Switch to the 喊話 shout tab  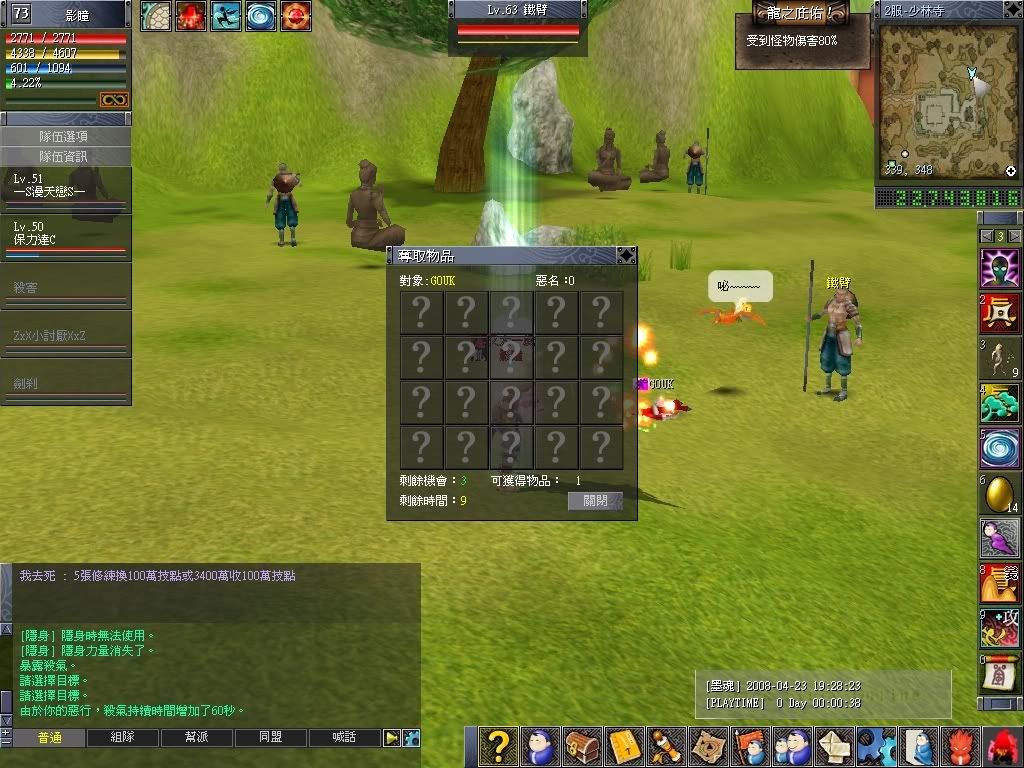[345, 738]
